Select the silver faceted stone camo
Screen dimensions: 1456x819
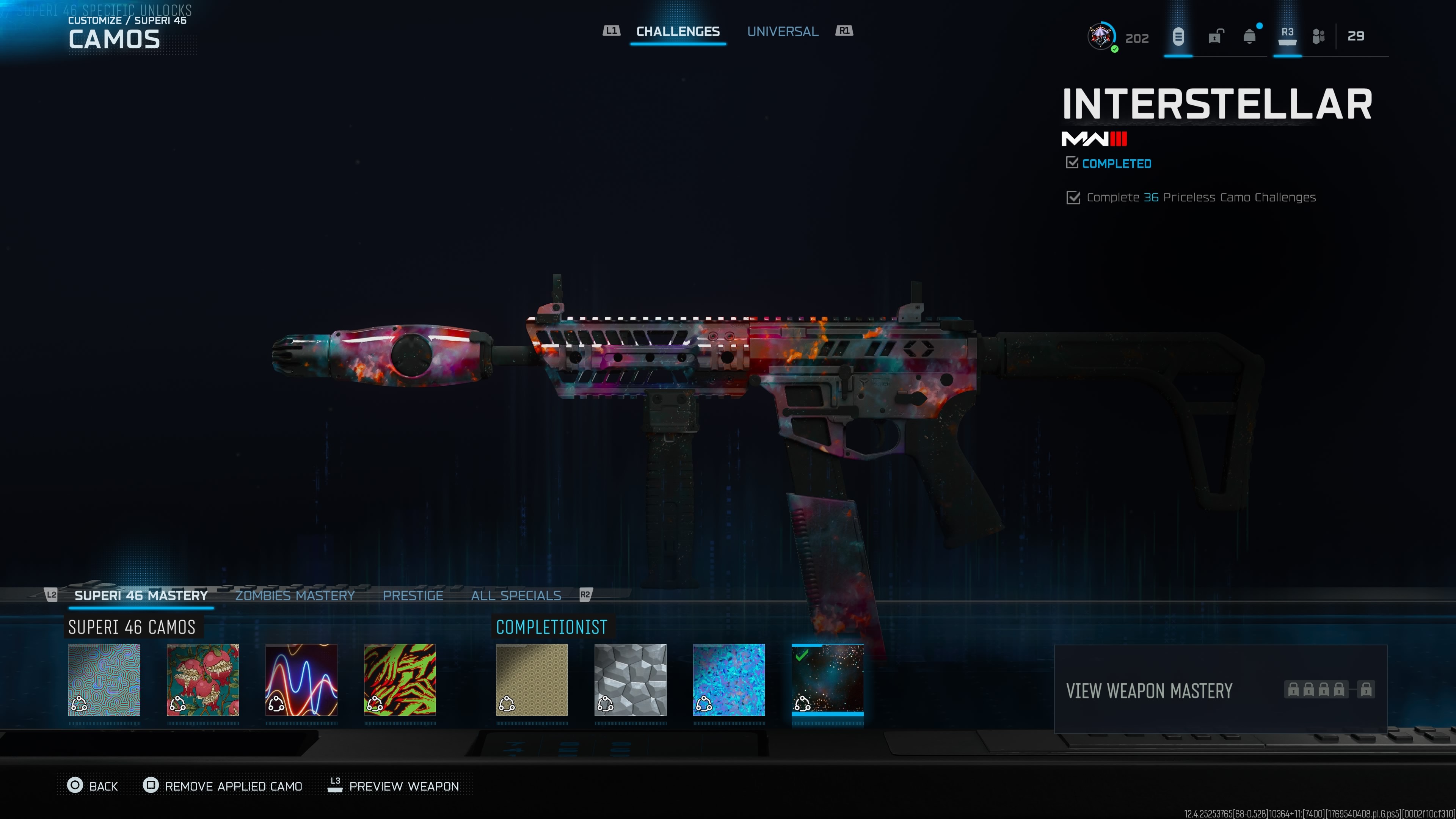coord(630,679)
